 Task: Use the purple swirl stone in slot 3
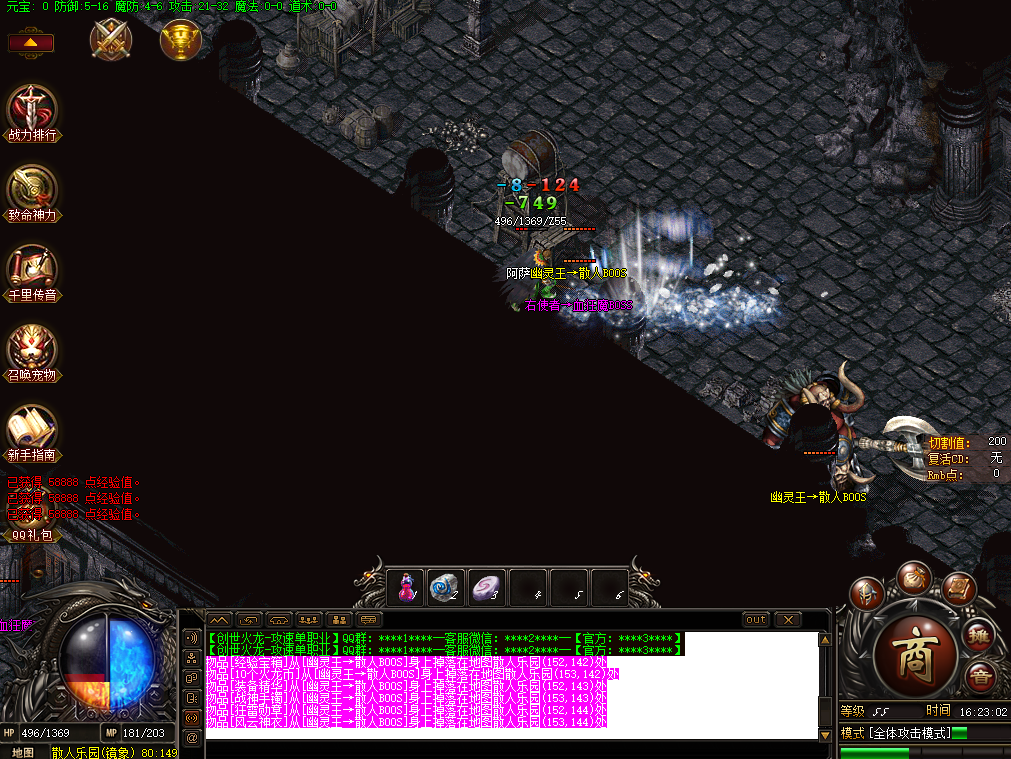487,587
